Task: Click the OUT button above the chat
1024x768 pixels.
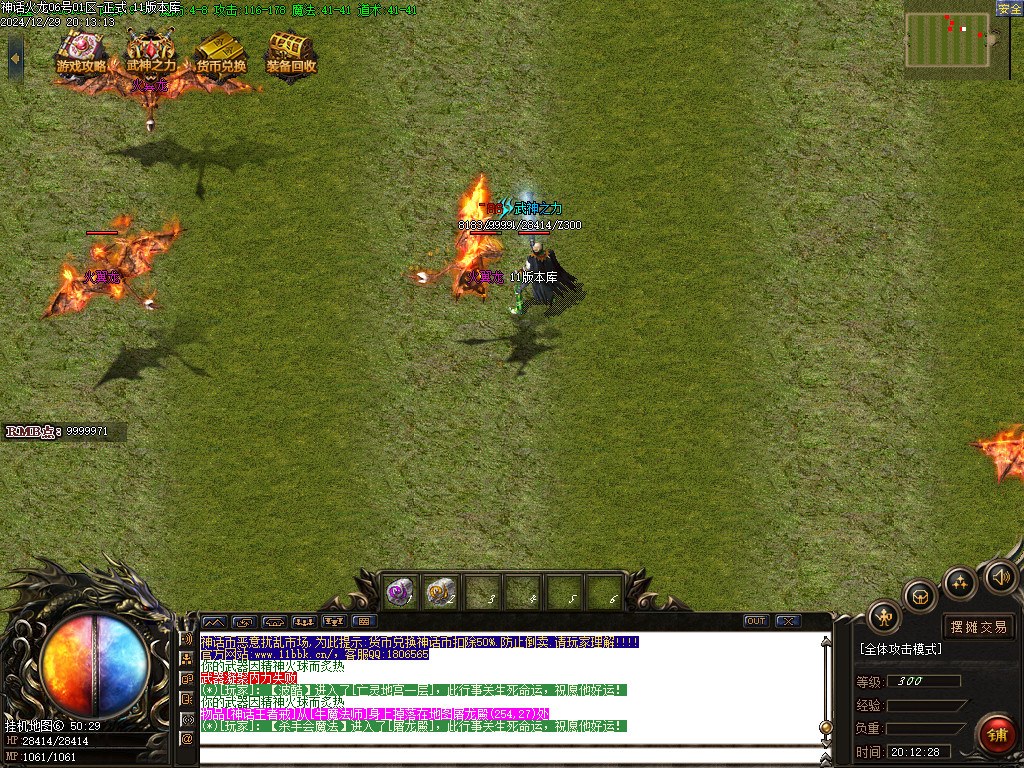Action: (756, 621)
